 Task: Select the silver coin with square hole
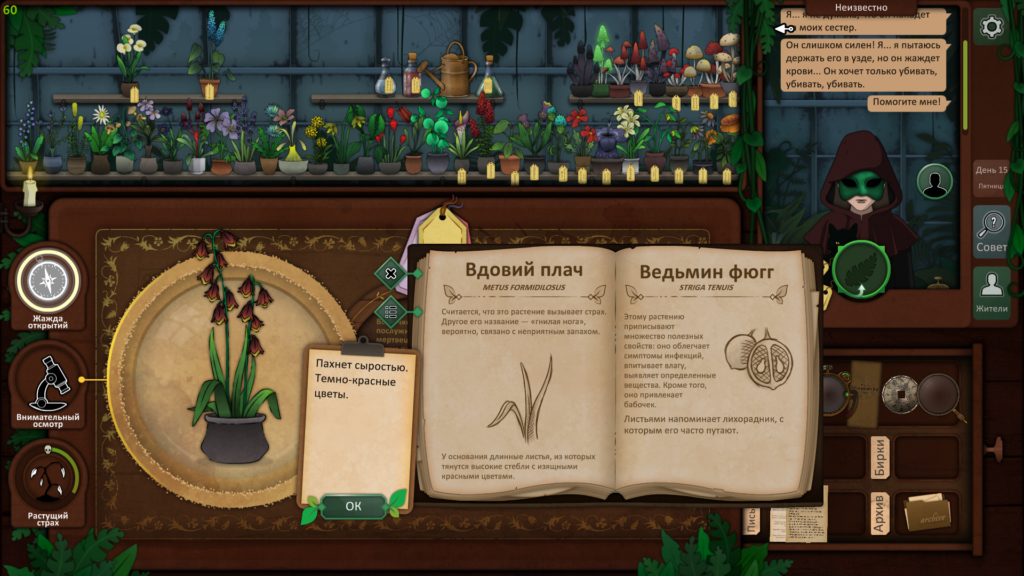click(x=898, y=393)
